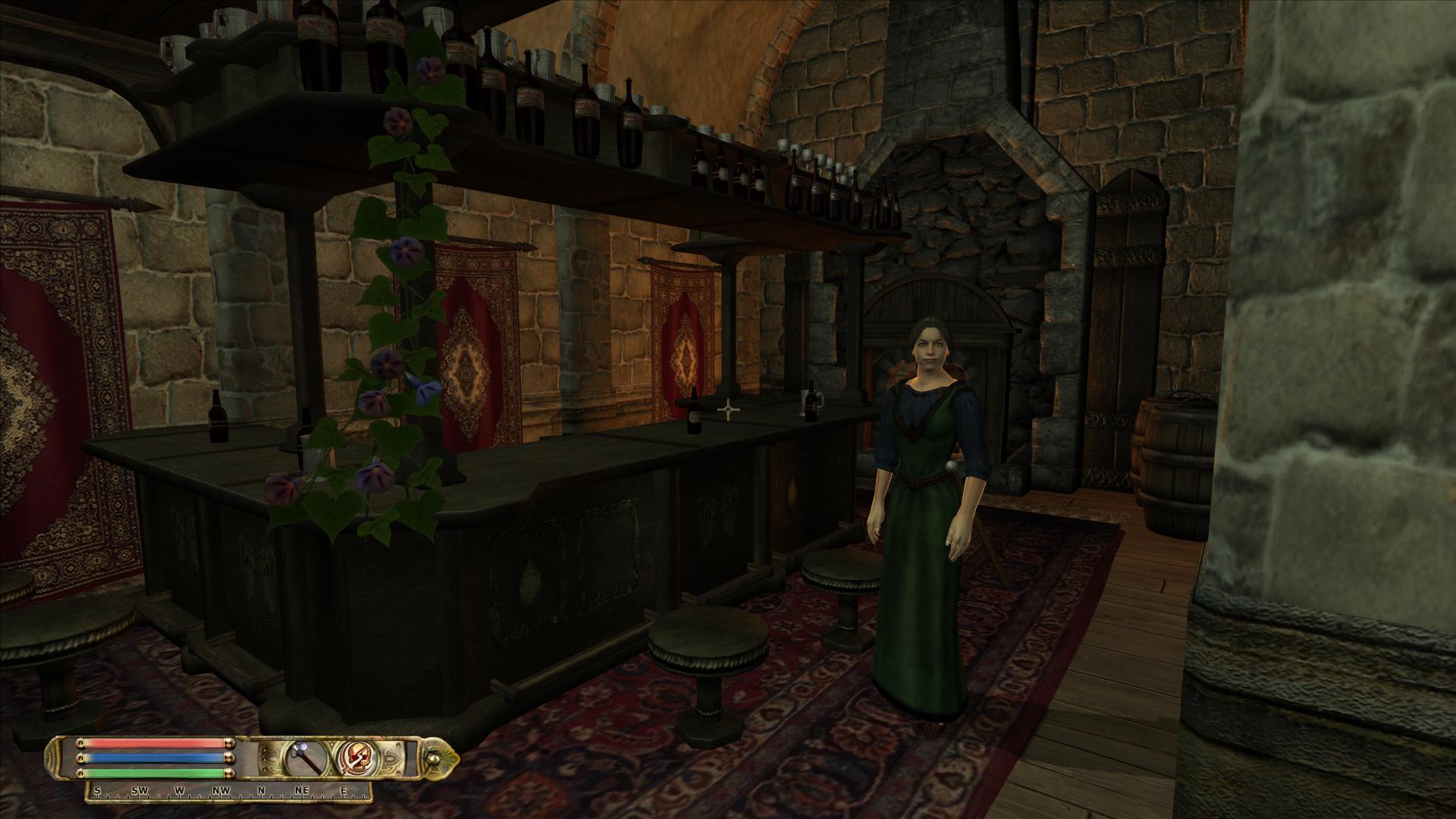Click the compass direction strip
The height and width of the screenshot is (819, 1456).
click(229, 791)
